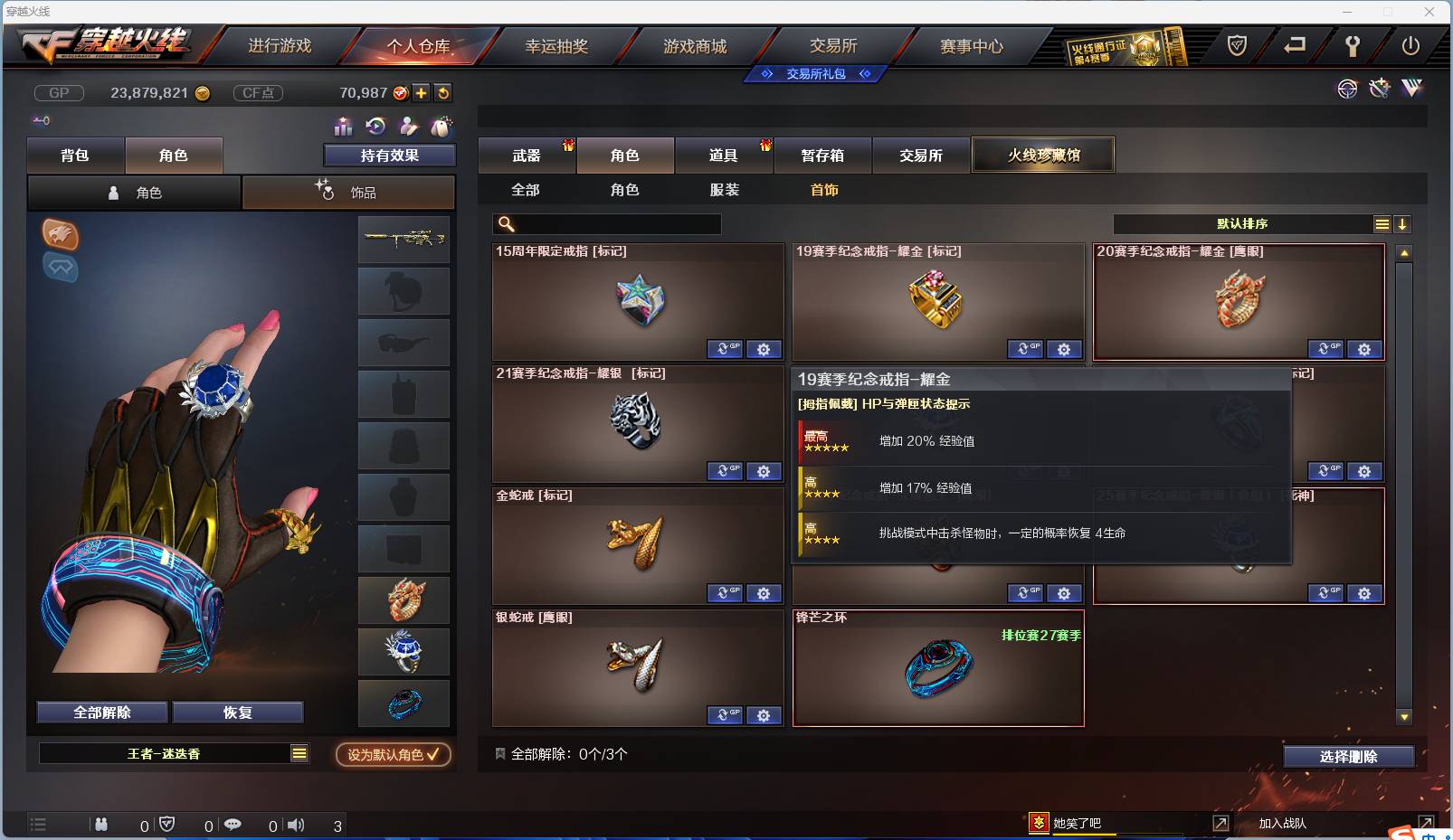Click the search input field above the ring list
The height and width of the screenshot is (840, 1453).
[606, 223]
